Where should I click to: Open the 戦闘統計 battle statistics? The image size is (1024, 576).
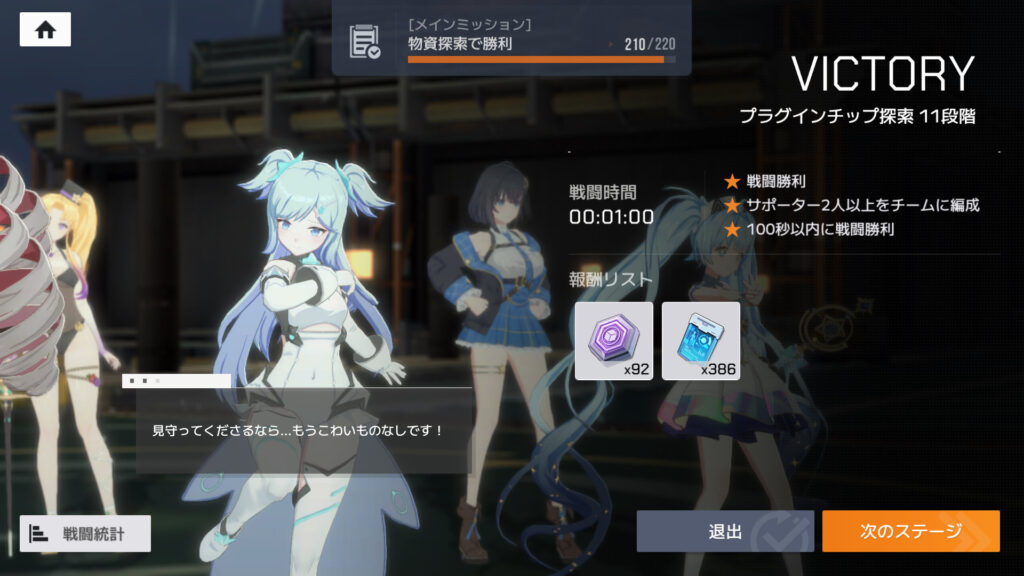tap(85, 533)
